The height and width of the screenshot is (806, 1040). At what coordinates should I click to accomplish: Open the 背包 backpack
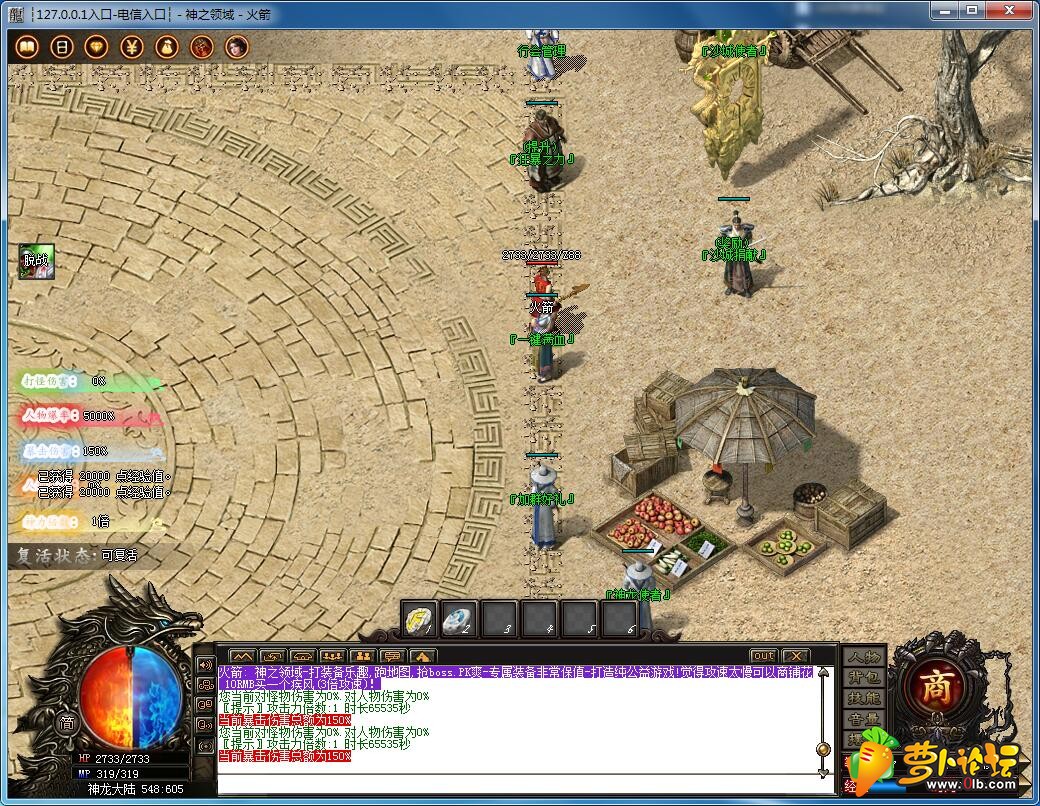tap(863, 678)
